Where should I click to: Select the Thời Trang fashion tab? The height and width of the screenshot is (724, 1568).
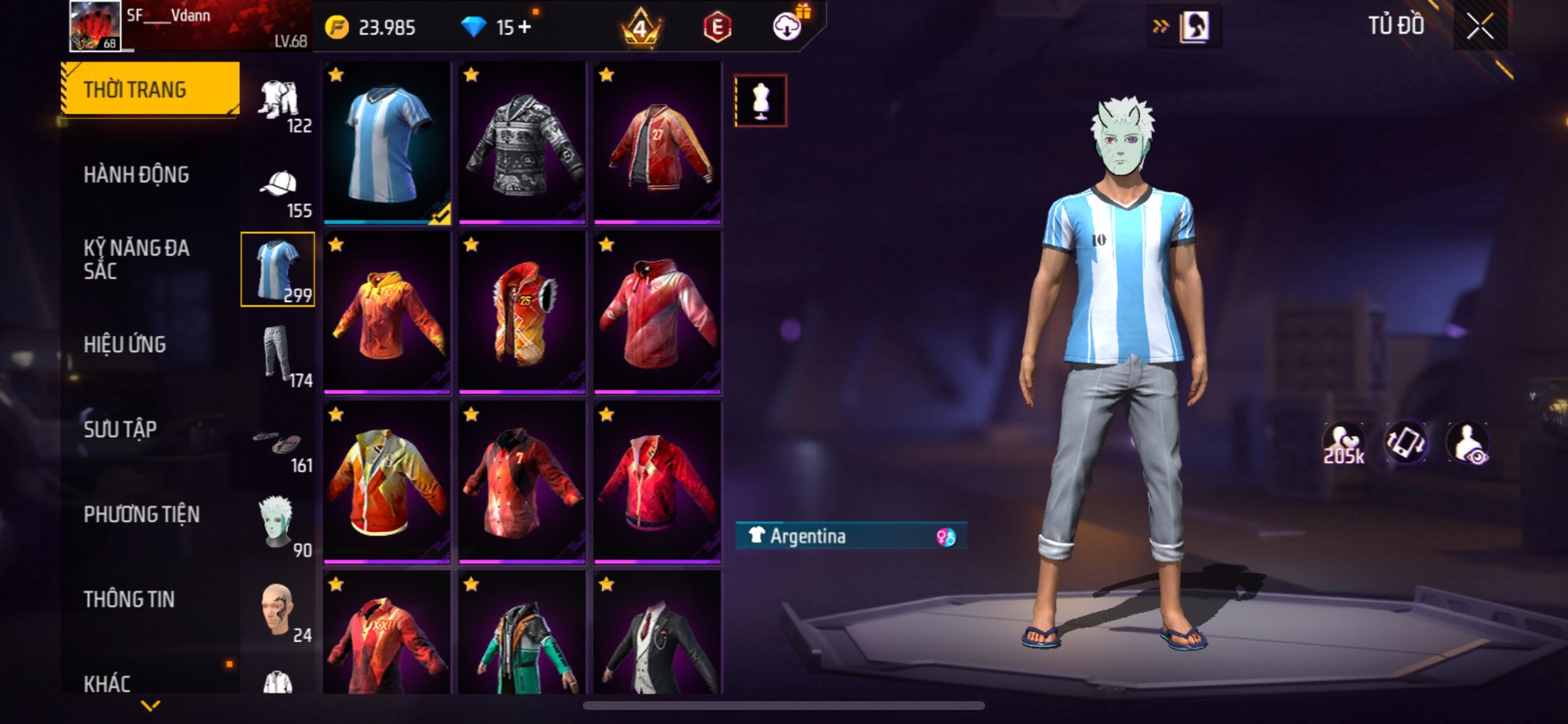pyautogui.click(x=150, y=90)
